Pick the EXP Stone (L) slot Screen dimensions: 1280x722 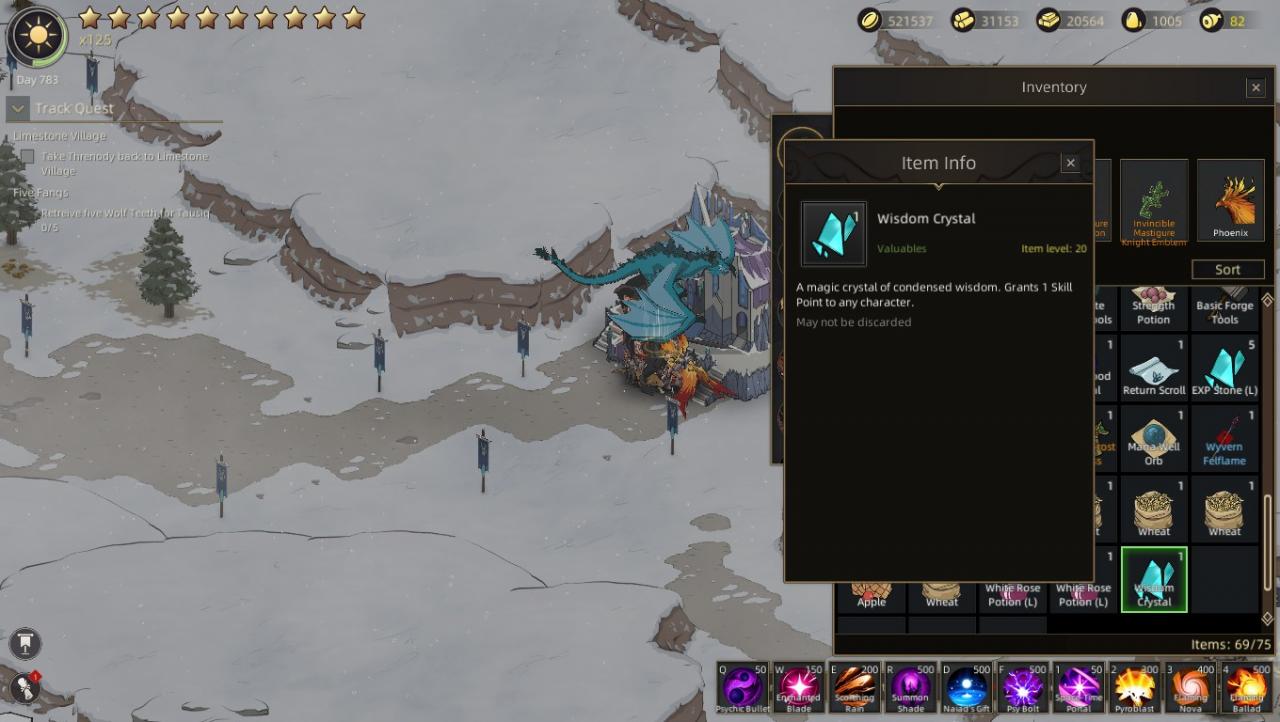coord(1224,367)
